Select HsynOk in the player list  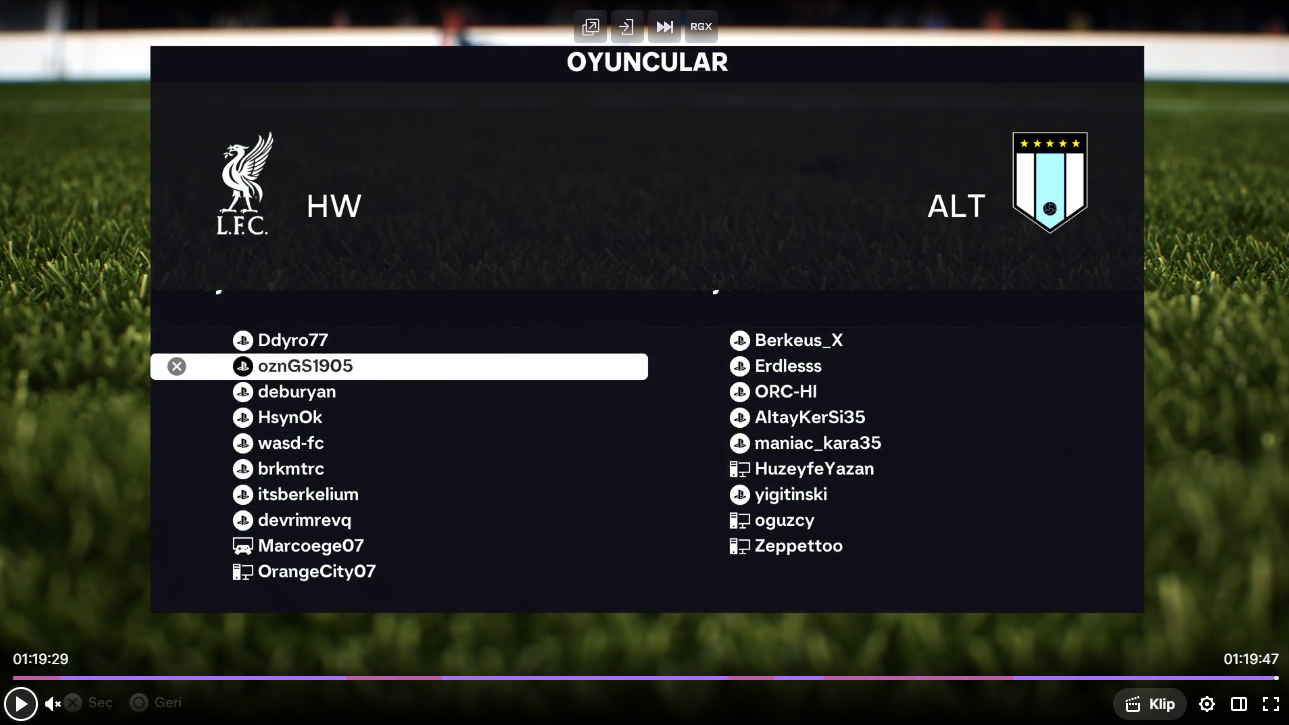coord(290,417)
